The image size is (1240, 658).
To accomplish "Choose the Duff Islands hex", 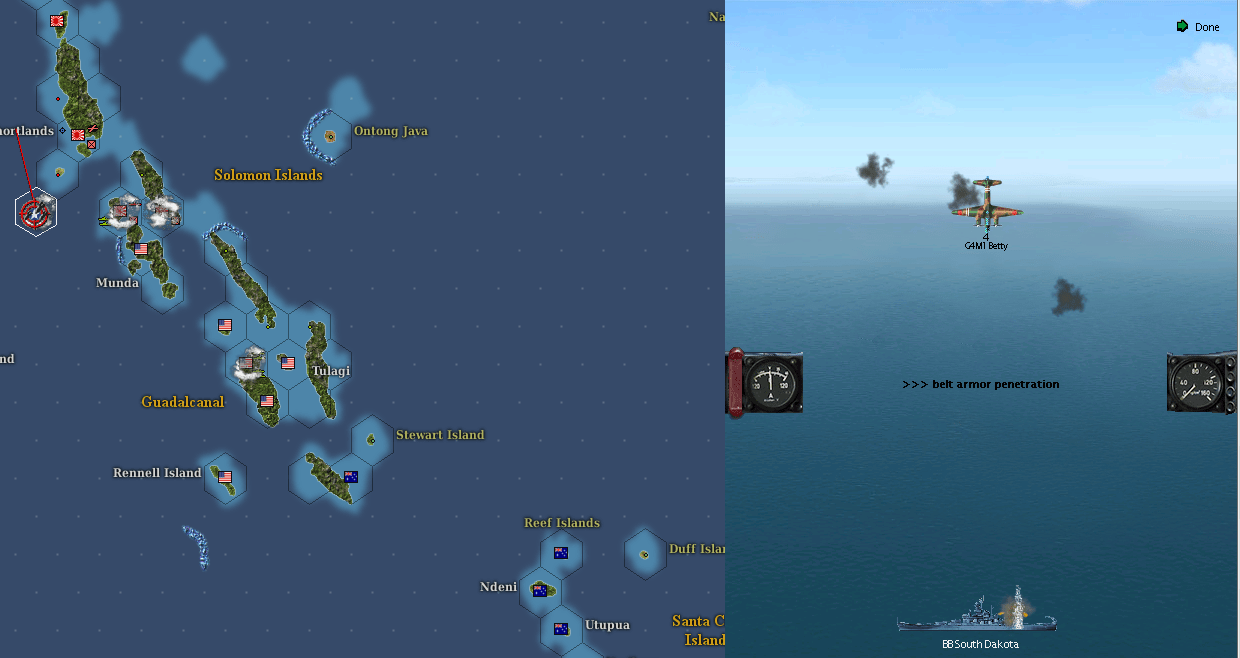I will (645, 553).
